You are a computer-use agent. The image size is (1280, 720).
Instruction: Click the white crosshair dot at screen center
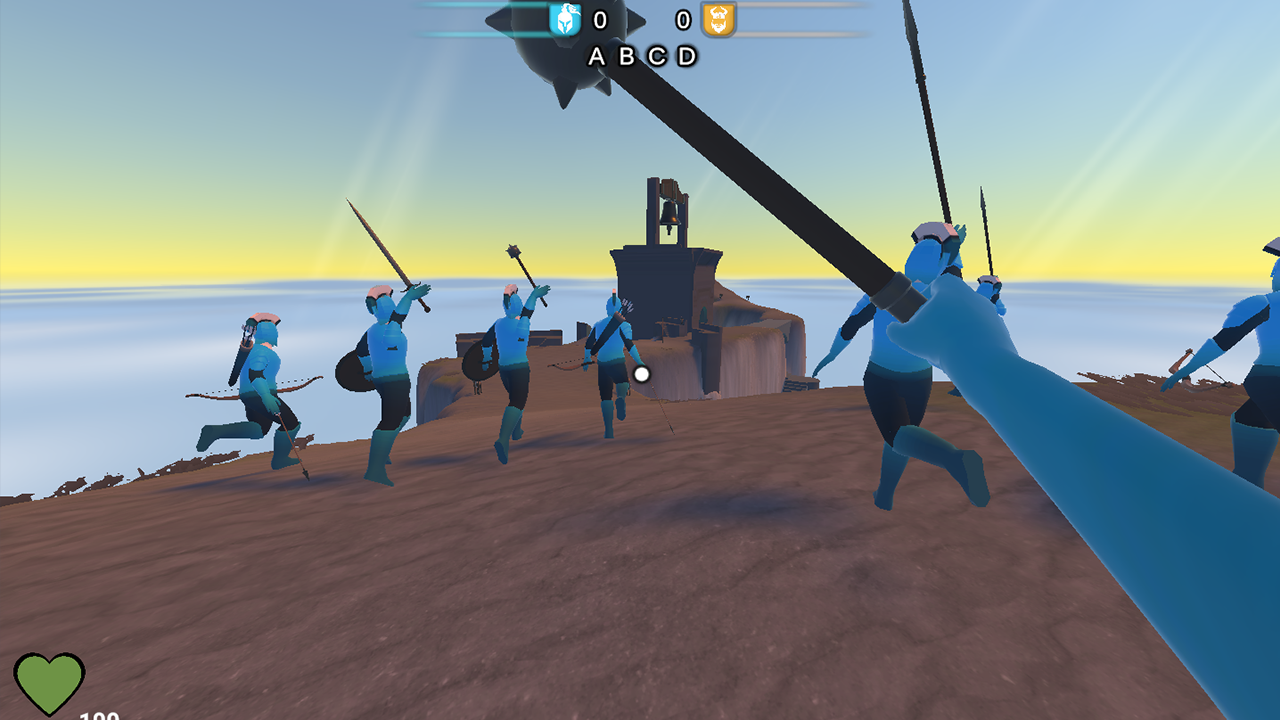click(640, 373)
